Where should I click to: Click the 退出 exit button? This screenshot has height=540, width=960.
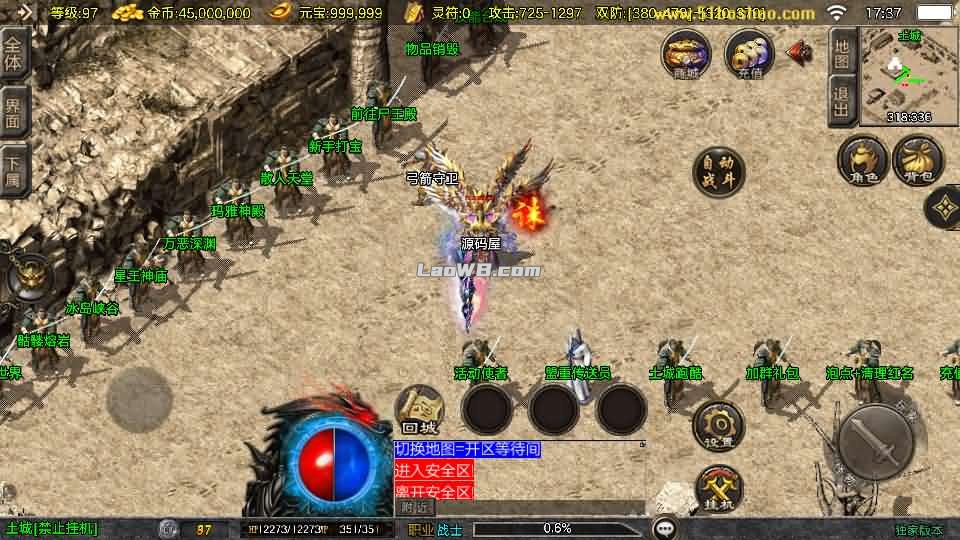click(842, 103)
